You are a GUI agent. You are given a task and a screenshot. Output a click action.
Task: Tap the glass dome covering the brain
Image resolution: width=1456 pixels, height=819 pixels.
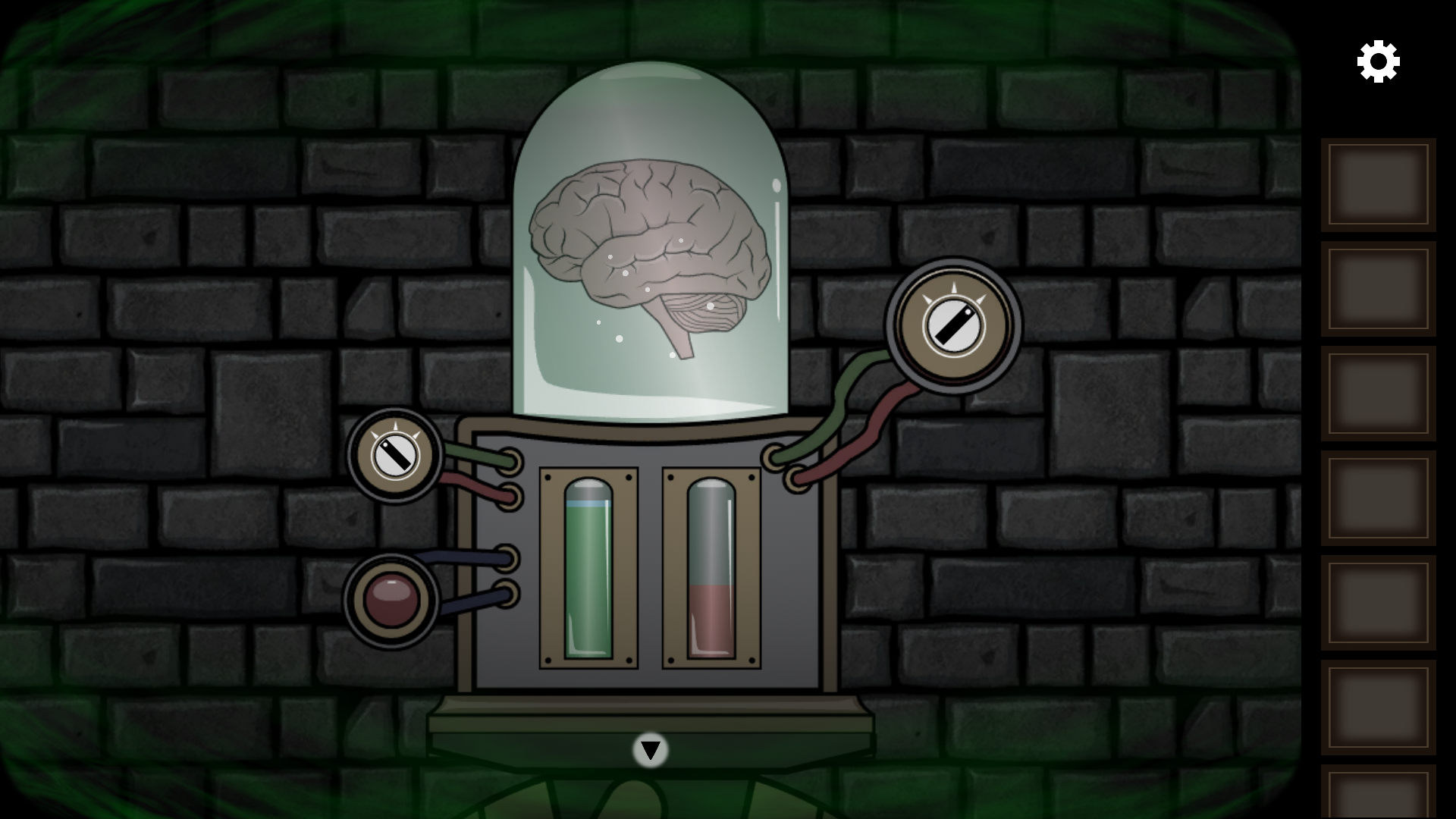point(652,136)
